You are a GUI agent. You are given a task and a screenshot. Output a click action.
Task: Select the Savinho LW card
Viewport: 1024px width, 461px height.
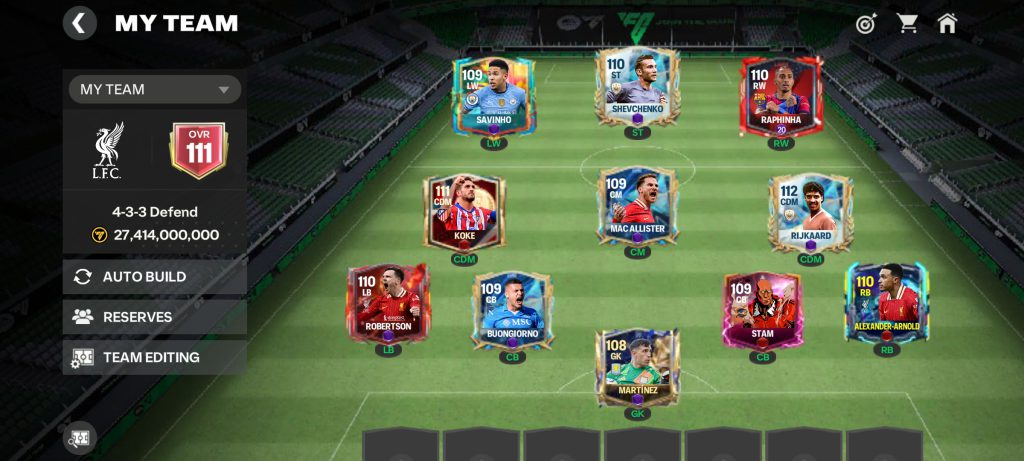[x=494, y=97]
